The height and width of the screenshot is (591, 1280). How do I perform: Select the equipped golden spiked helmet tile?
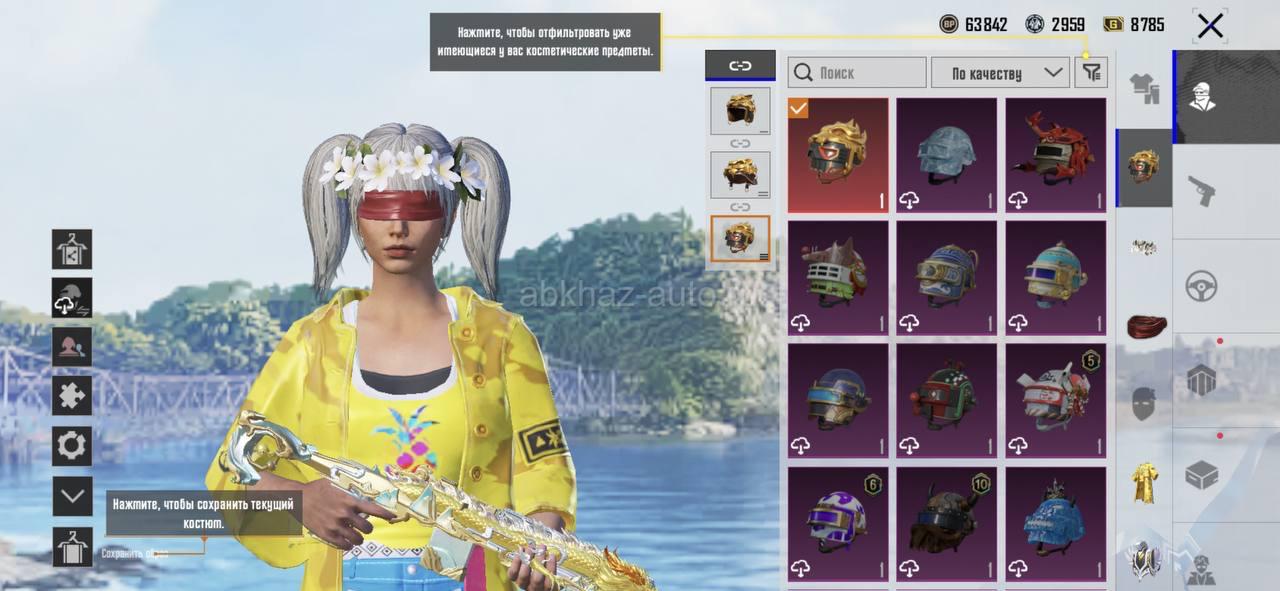(838, 155)
